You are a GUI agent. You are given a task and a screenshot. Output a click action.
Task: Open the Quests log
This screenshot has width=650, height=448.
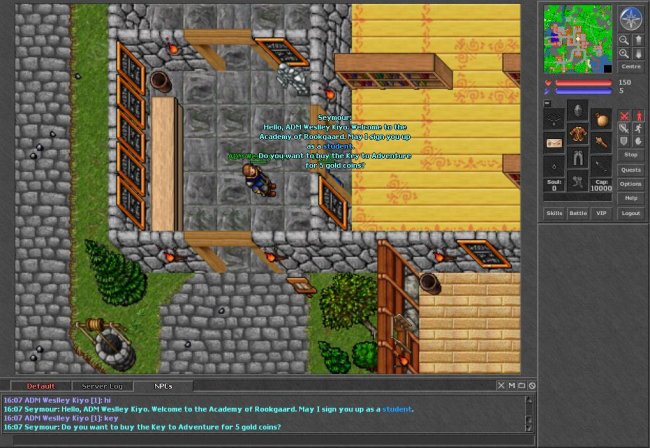(x=630, y=169)
